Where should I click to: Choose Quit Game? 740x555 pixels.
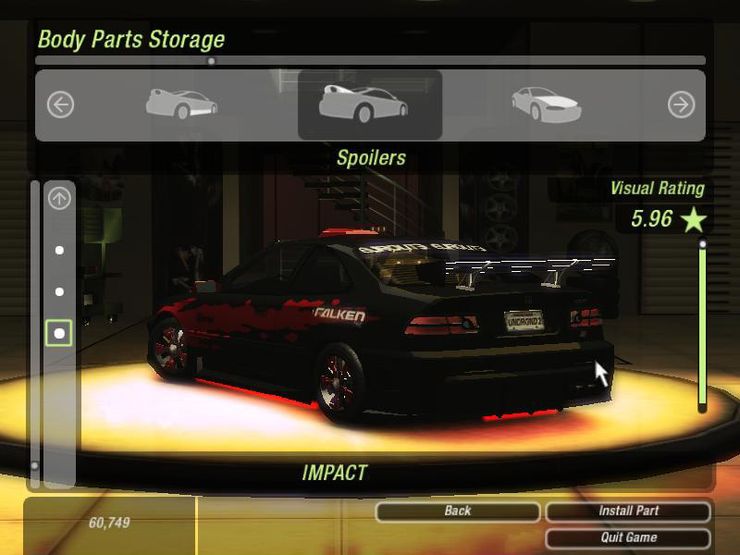pos(628,538)
